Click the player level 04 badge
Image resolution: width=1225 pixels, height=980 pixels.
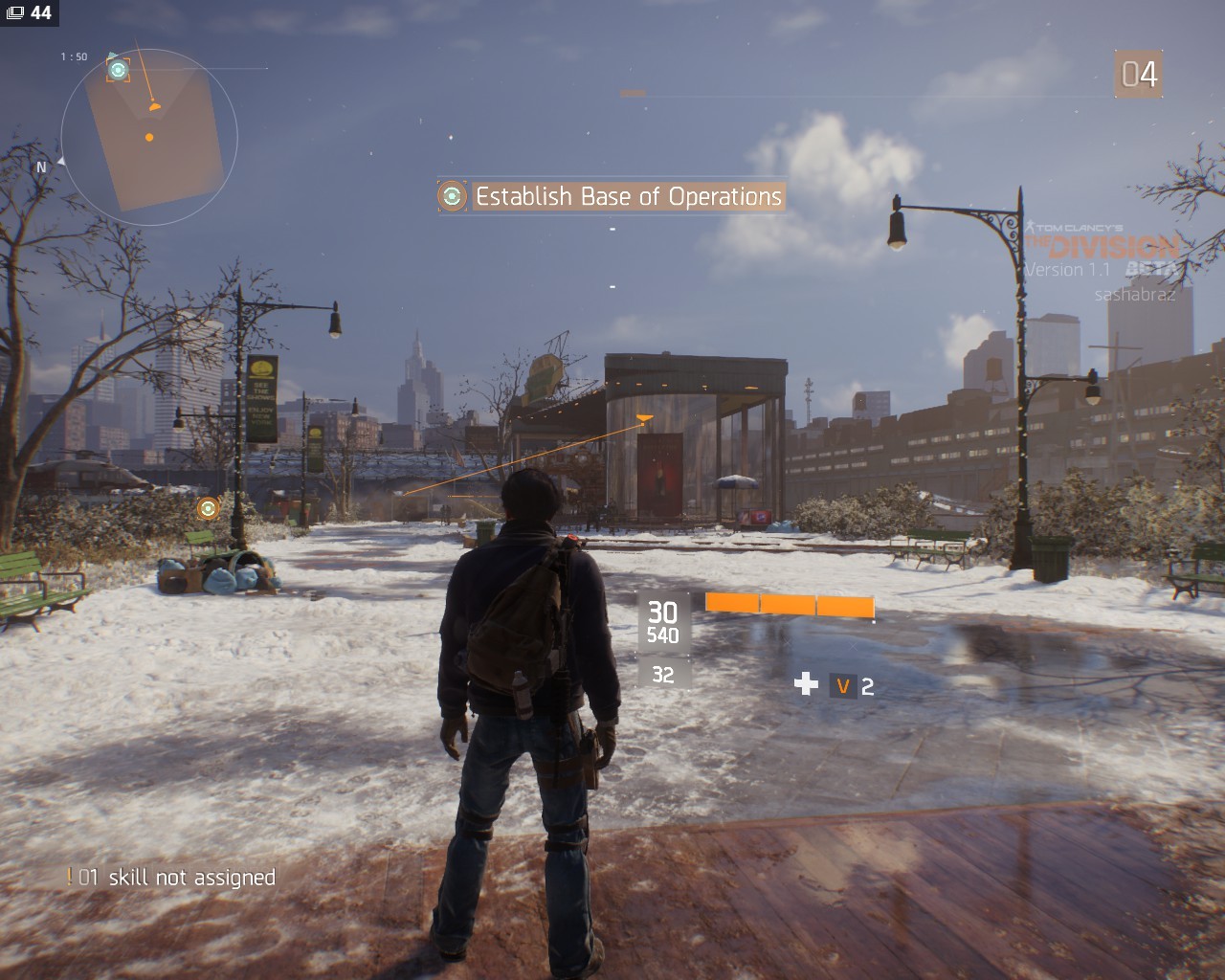click(x=1139, y=75)
